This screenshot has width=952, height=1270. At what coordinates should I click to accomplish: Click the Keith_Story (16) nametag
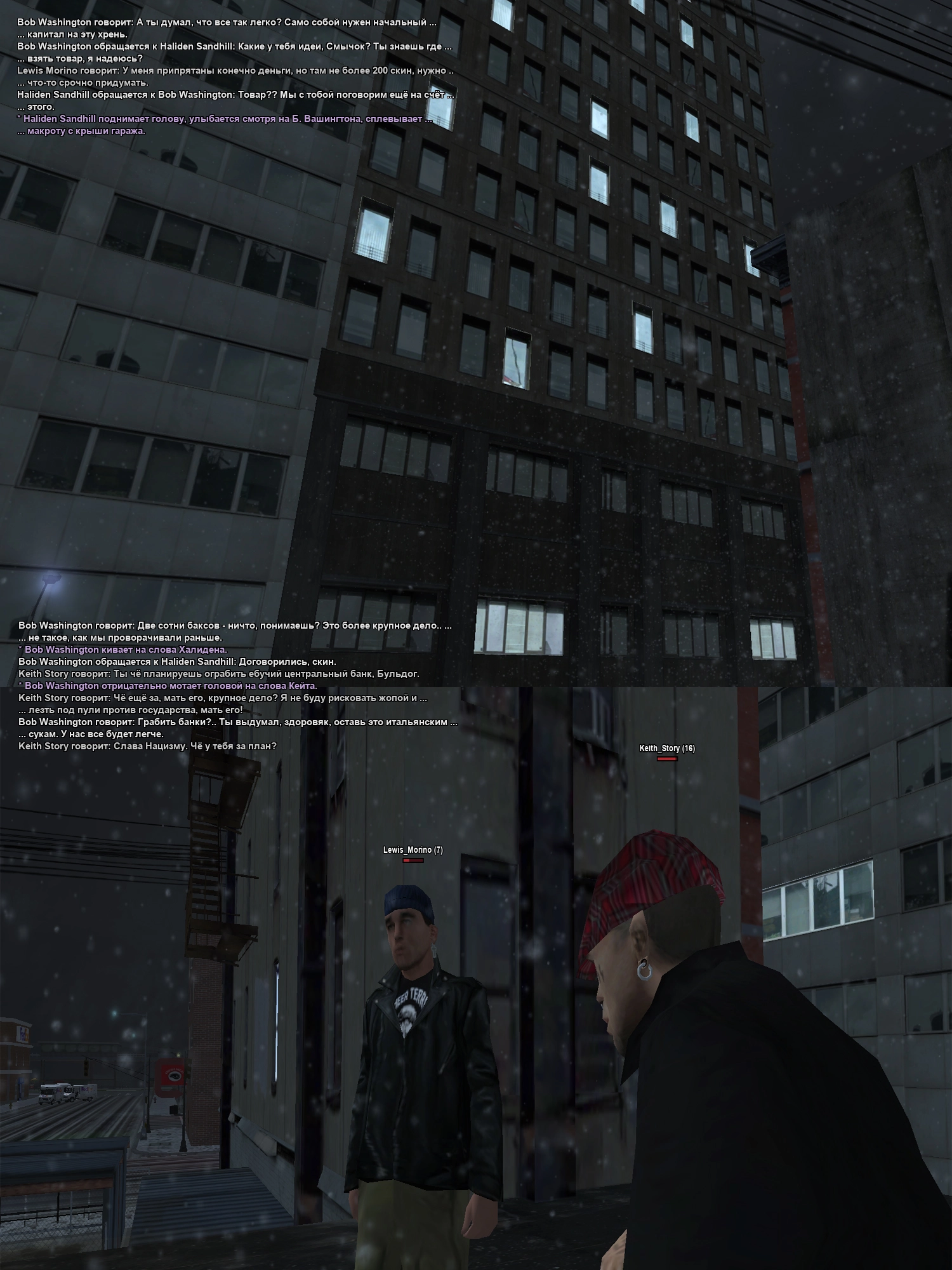click(x=666, y=749)
